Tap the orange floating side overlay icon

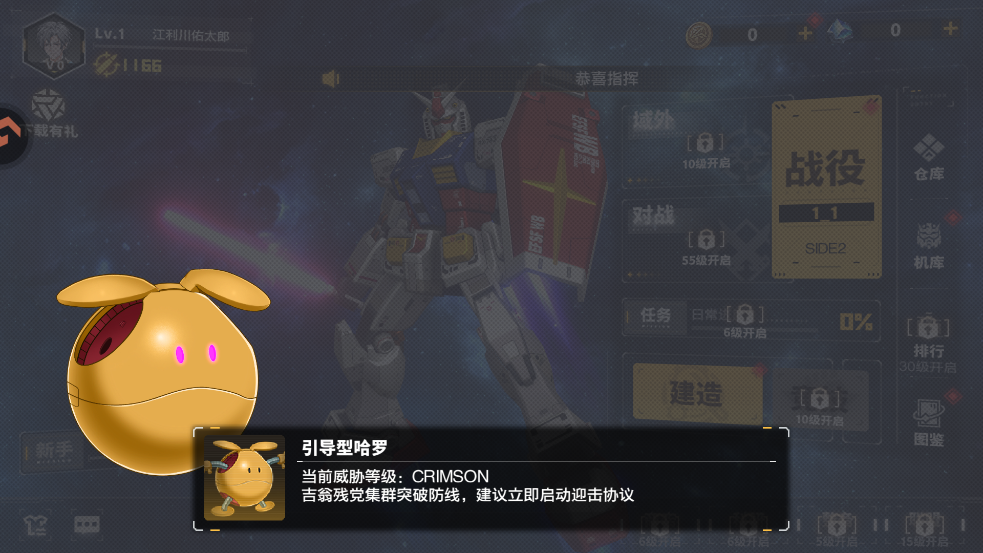click(x=12, y=135)
